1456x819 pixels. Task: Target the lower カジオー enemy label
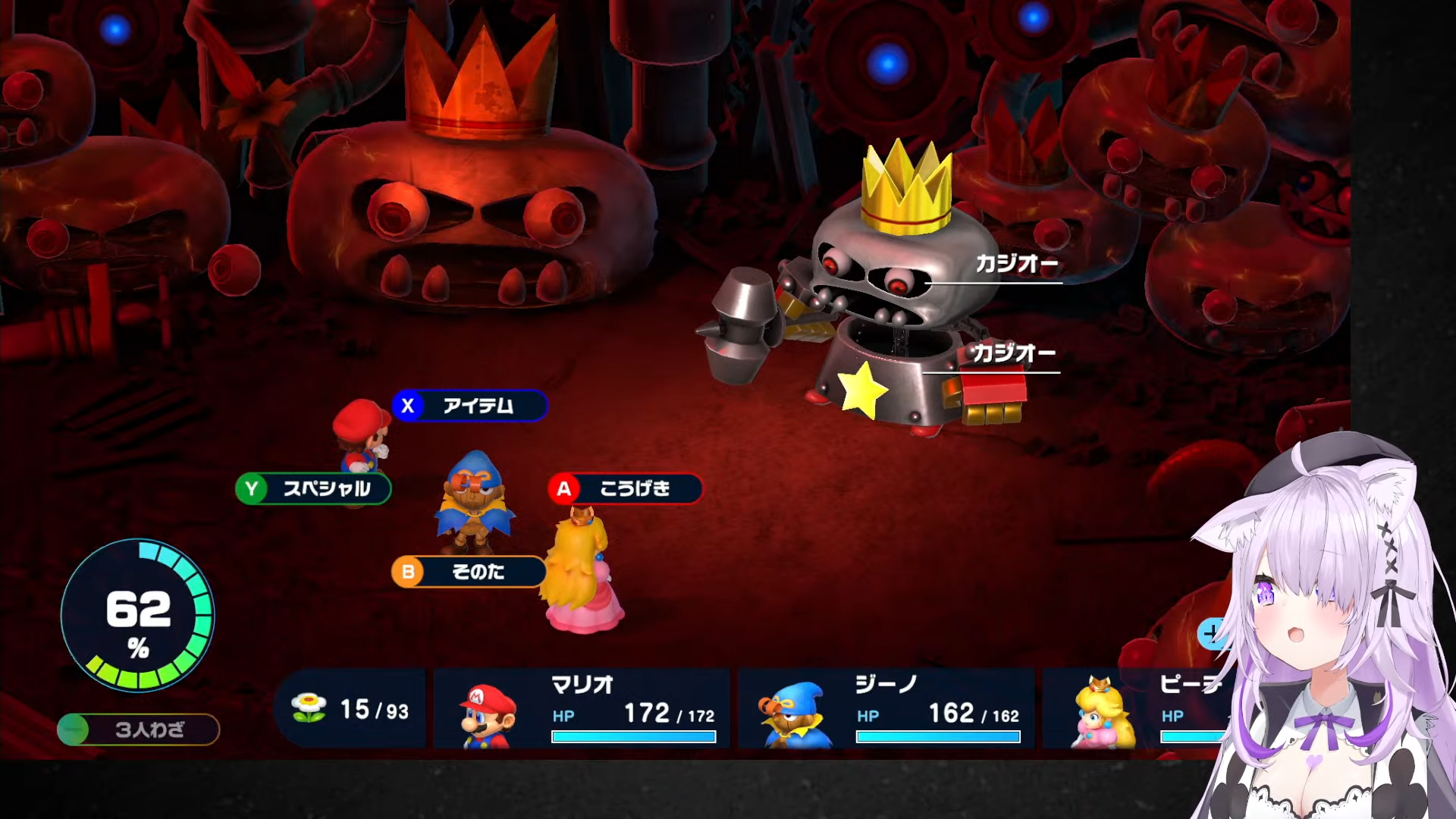pos(1014,353)
